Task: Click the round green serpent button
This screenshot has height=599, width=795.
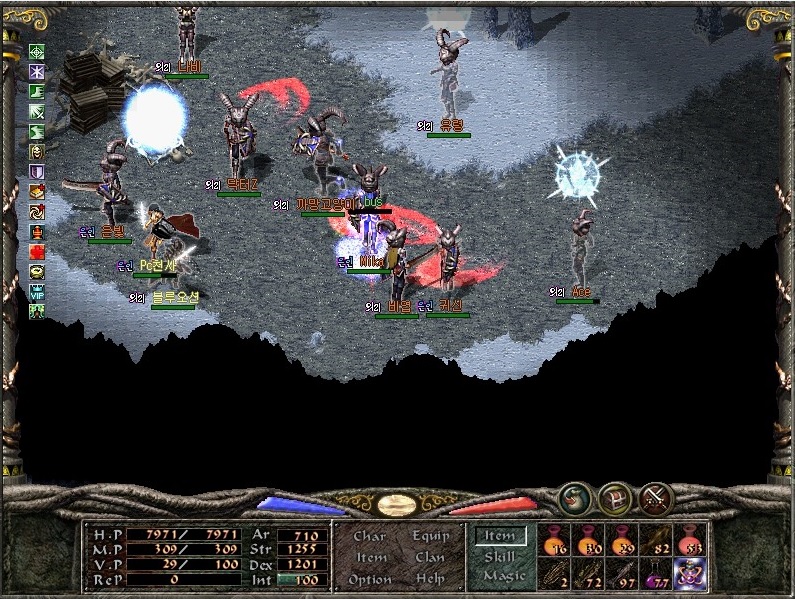Action: click(x=574, y=498)
